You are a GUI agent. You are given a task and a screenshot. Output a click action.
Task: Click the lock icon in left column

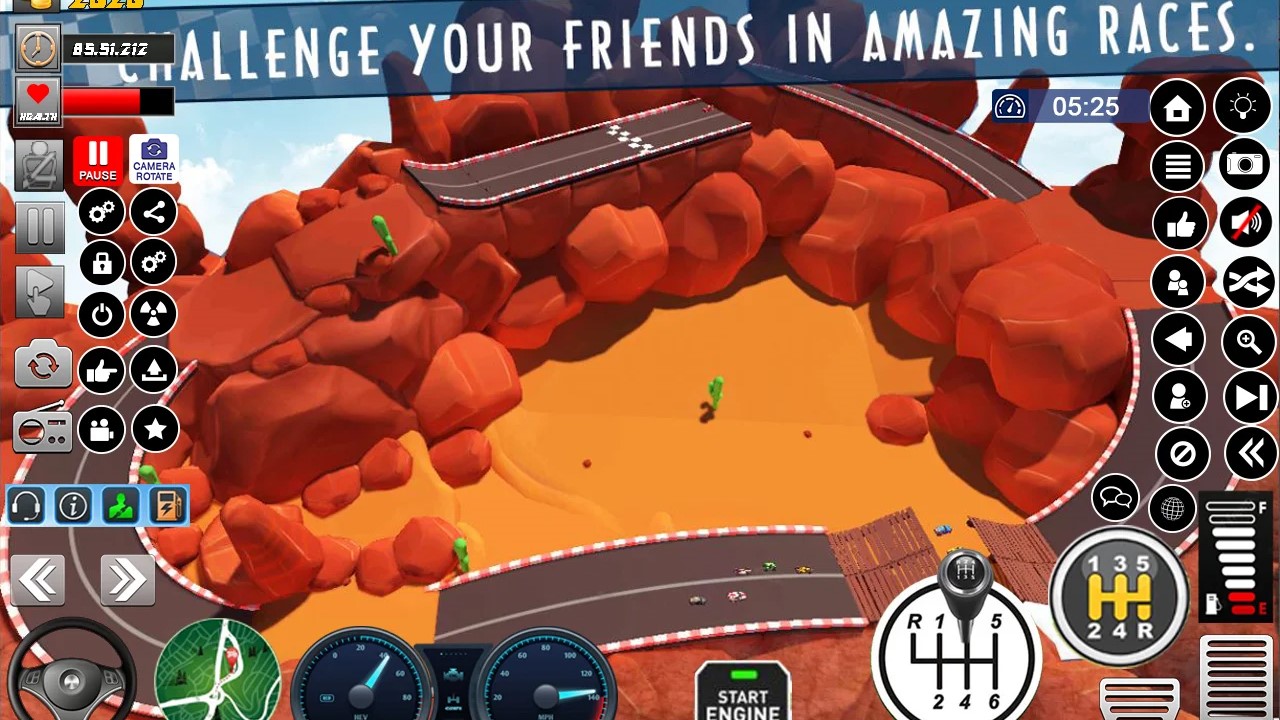101,263
